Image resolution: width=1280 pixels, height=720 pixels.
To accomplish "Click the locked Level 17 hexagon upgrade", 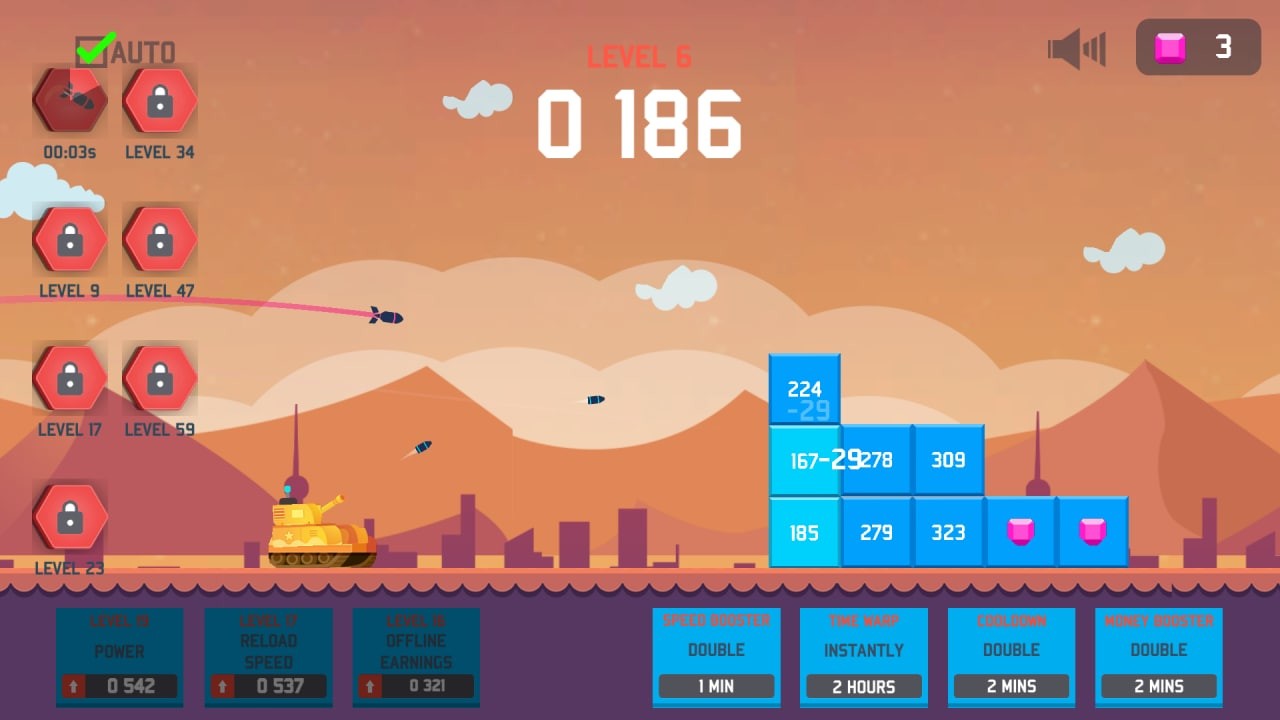I will click(70, 378).
